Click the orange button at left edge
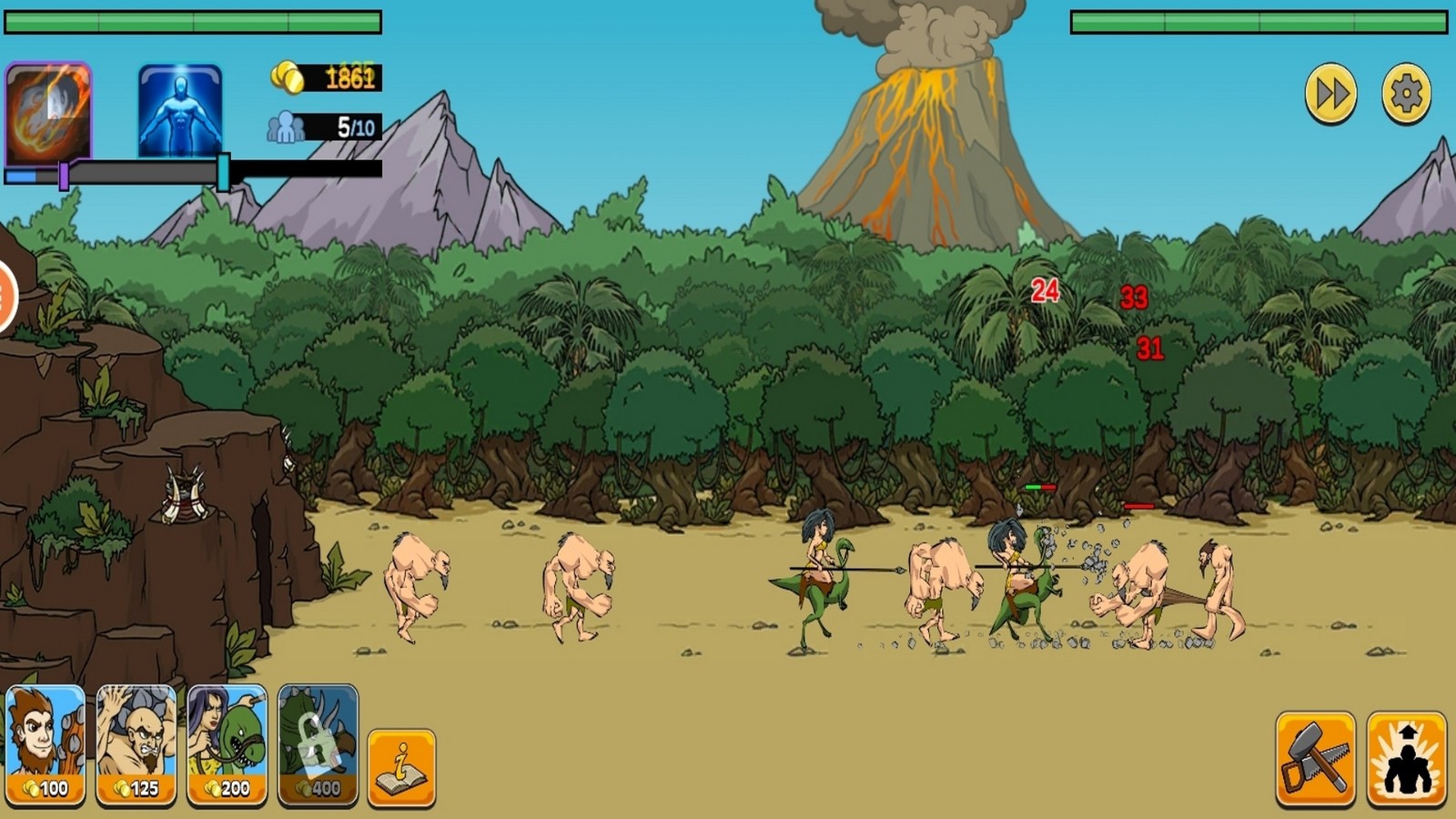The width and height of the screenshot is (1456, 819). pyautogui.click(x=5, y=296)
